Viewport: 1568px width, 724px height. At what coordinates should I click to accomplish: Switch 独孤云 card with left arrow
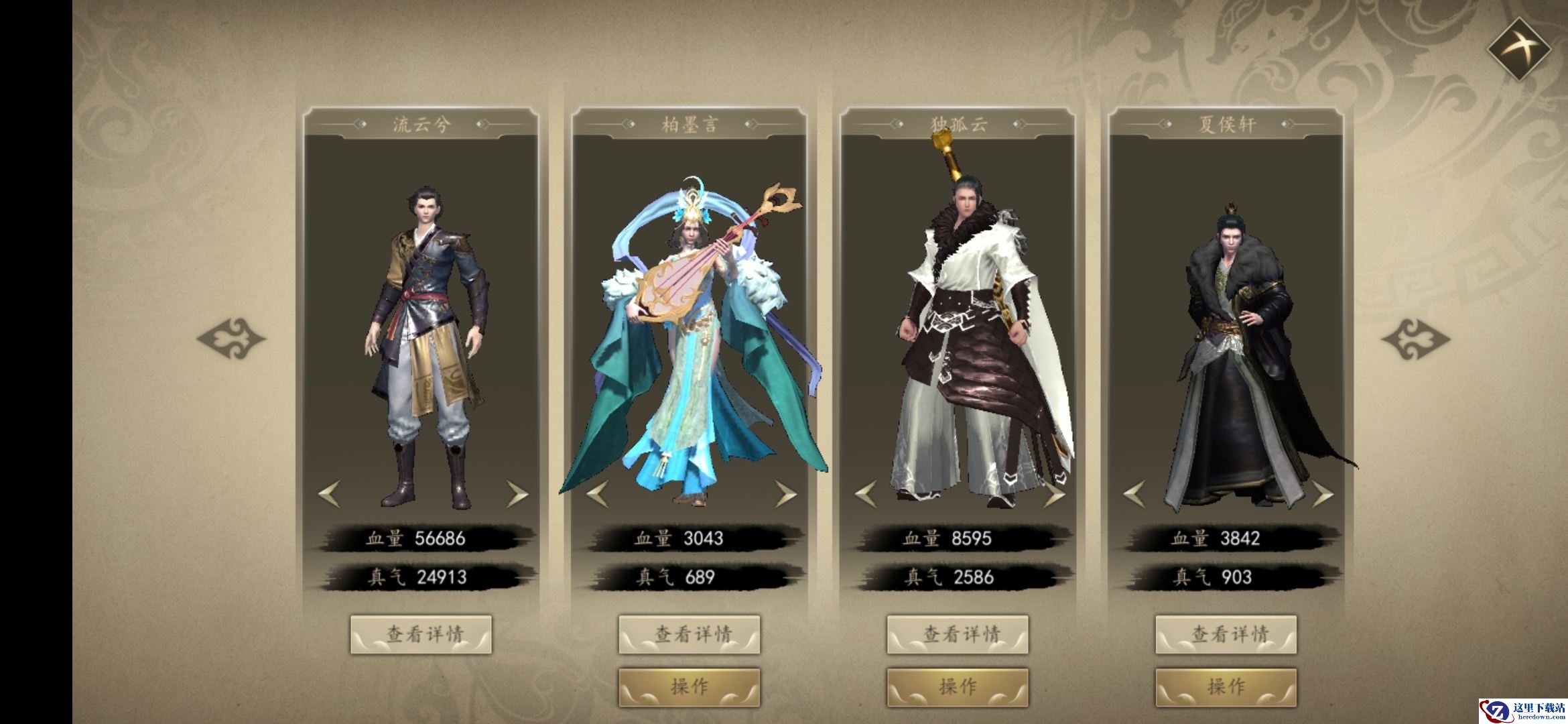coord(866,495)
